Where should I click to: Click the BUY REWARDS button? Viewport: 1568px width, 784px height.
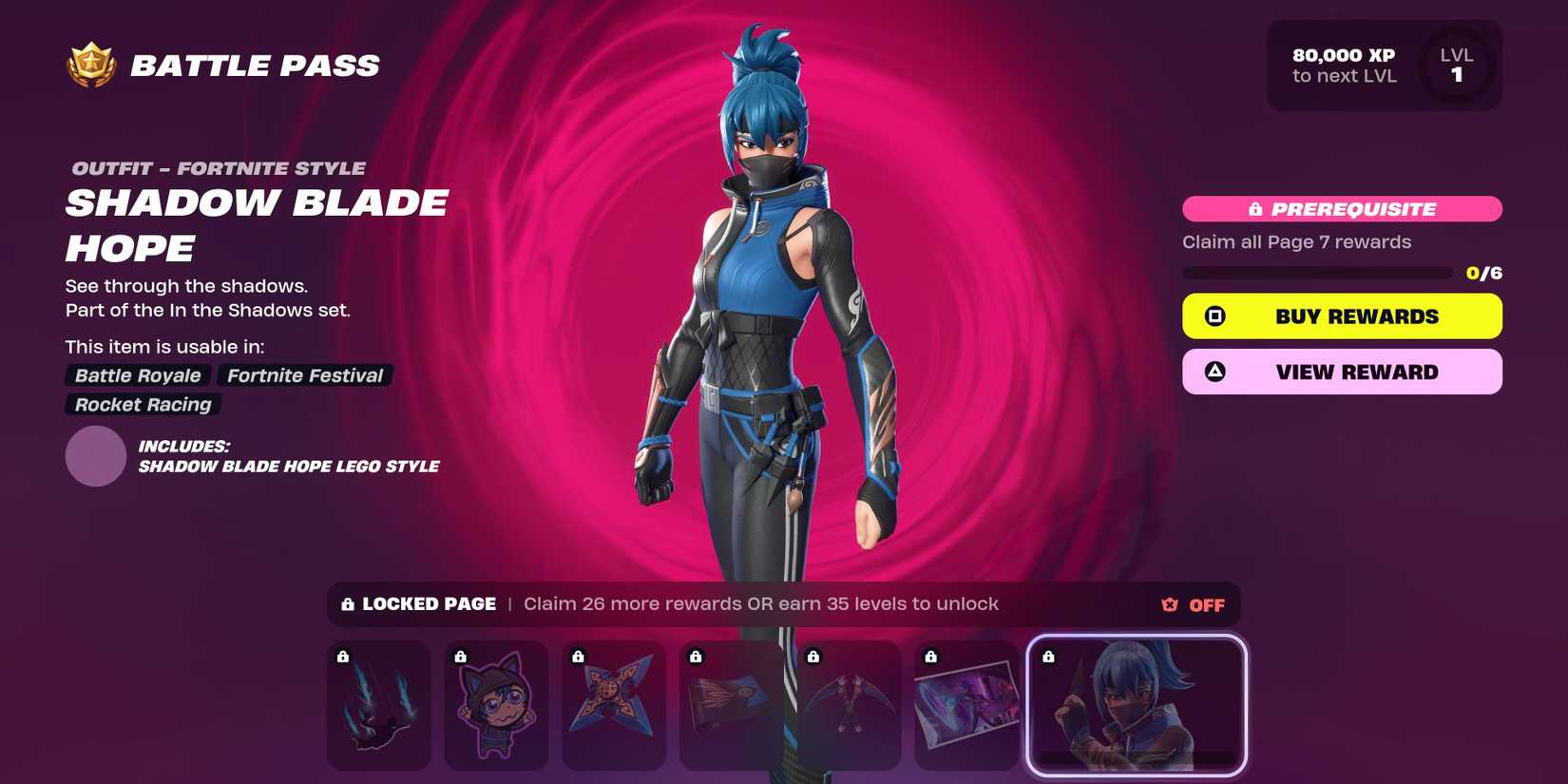[1341, 316]
